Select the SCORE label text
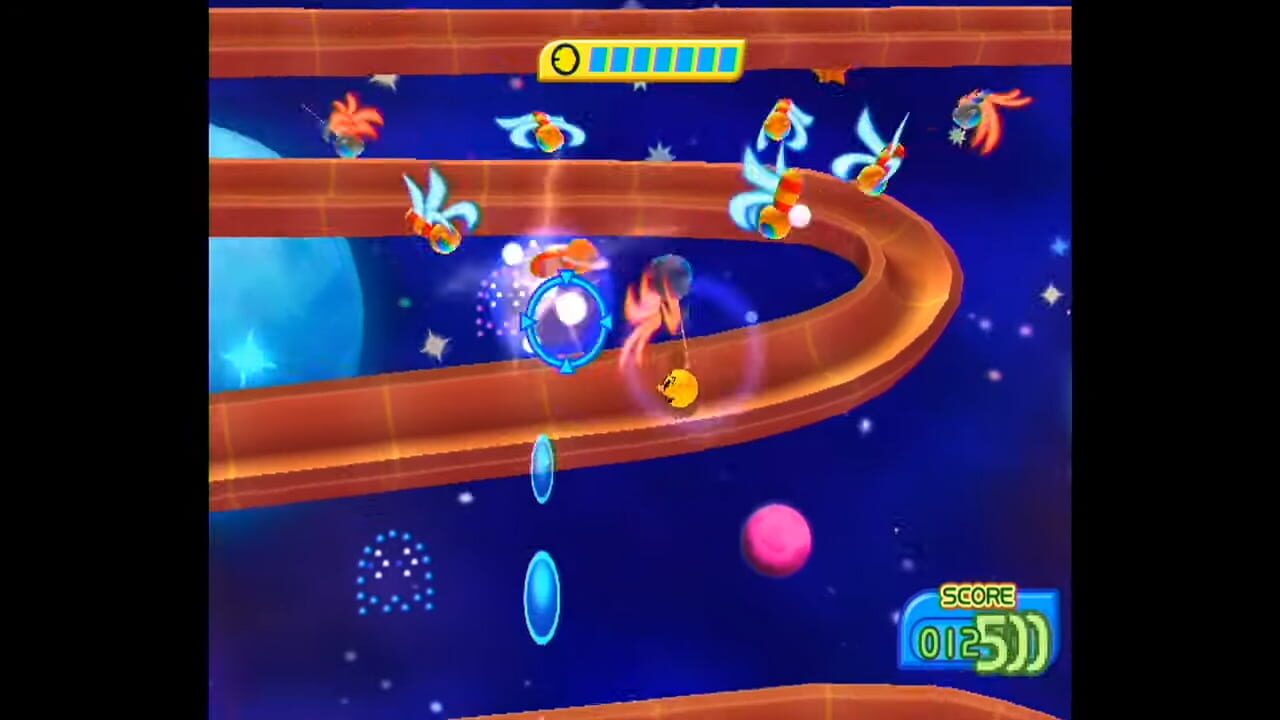 977,597
